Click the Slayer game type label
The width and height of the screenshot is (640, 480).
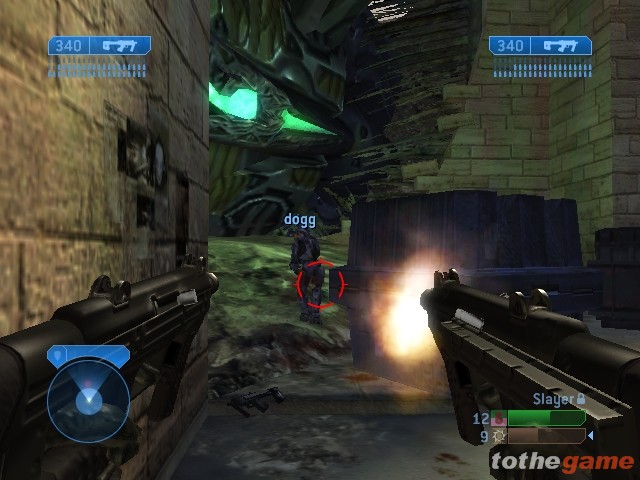553,399
